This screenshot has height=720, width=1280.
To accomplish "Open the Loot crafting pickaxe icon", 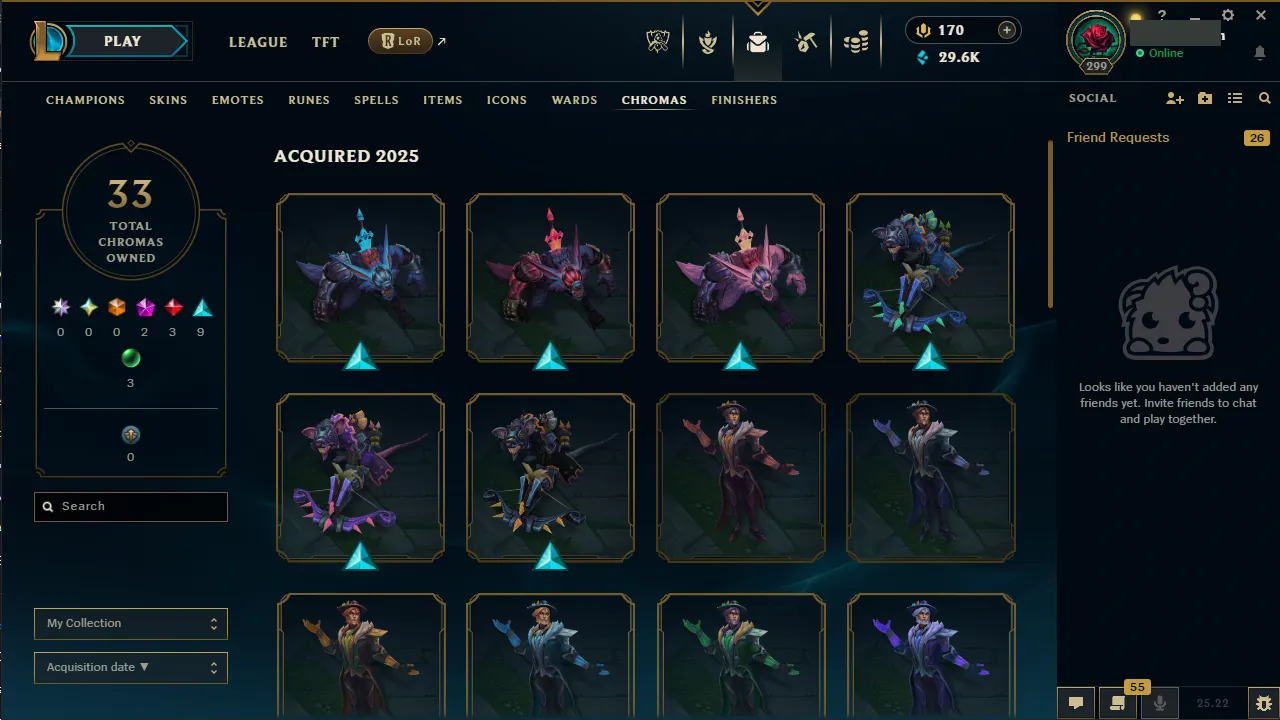I will tap(806, 42).
